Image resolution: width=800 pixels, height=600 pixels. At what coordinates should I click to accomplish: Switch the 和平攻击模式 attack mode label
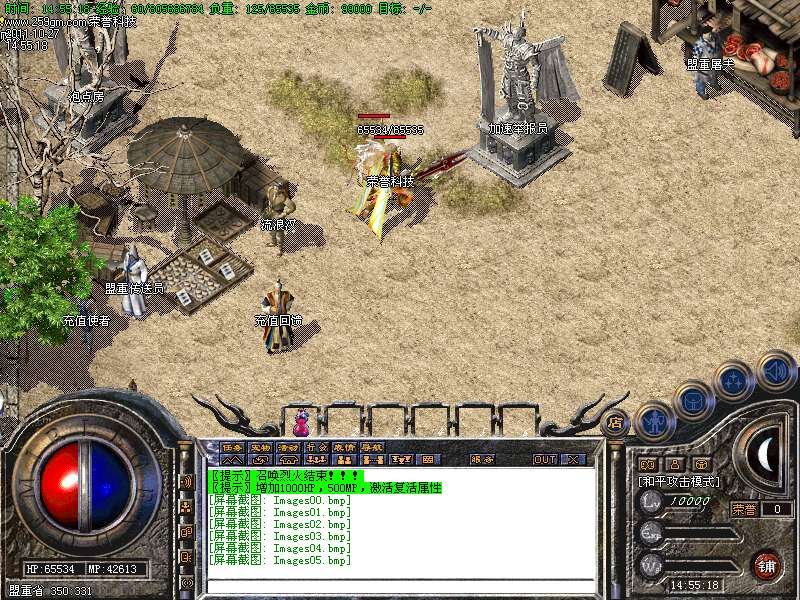pyautogui.click(x=680, y=481)
